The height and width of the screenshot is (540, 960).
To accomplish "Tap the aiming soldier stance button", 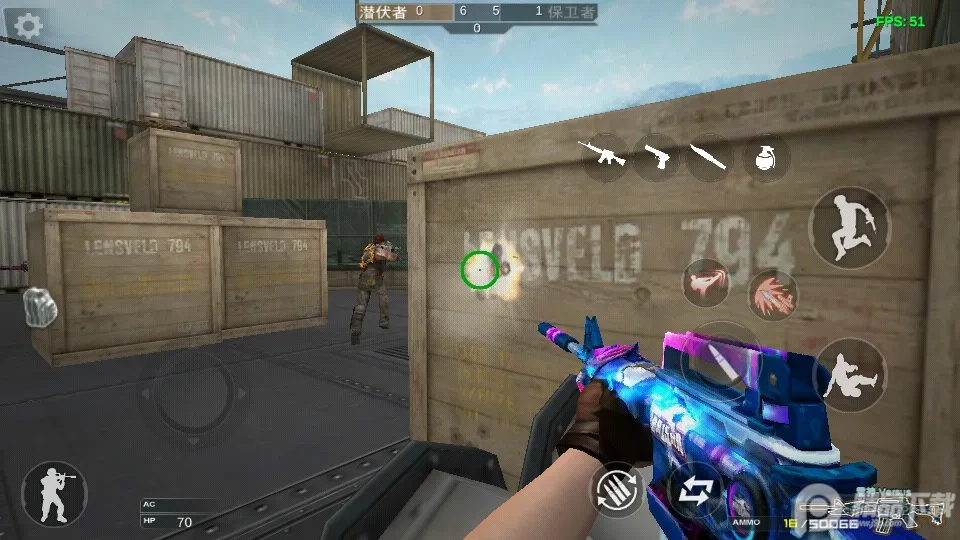I will pyautogui.click(x=54, y=494).
